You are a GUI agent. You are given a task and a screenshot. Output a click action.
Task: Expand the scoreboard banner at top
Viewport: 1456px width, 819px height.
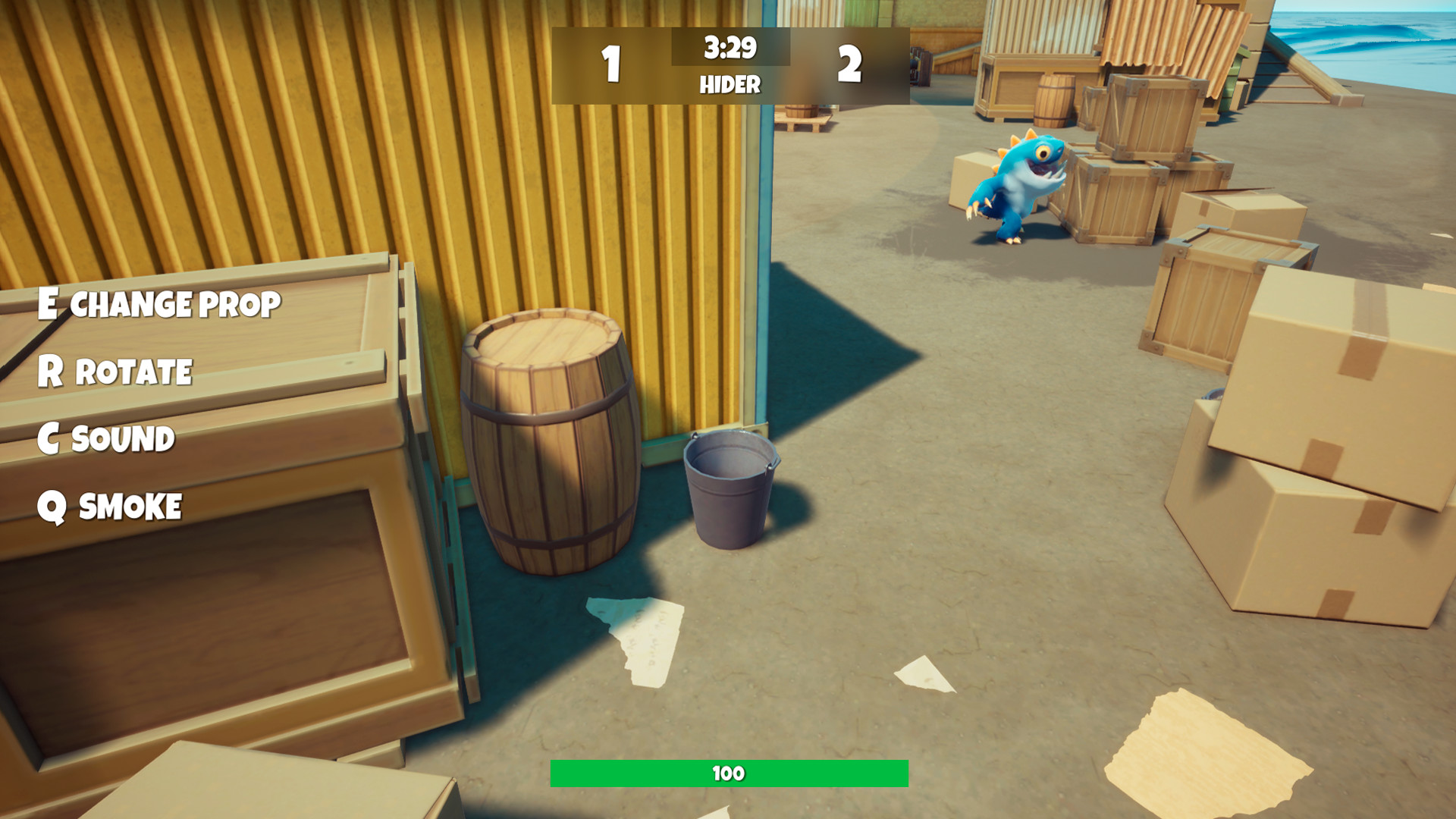click(730, 64)
